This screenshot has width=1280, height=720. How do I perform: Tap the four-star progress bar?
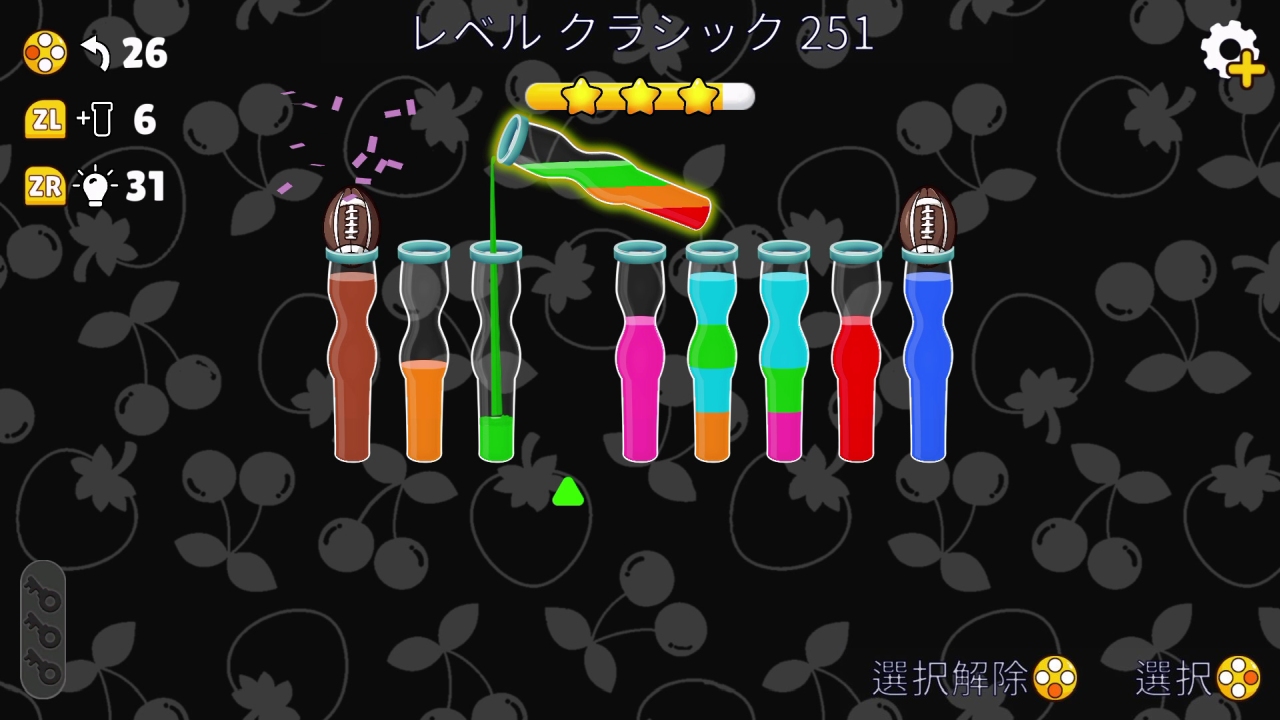pos(638,96)
